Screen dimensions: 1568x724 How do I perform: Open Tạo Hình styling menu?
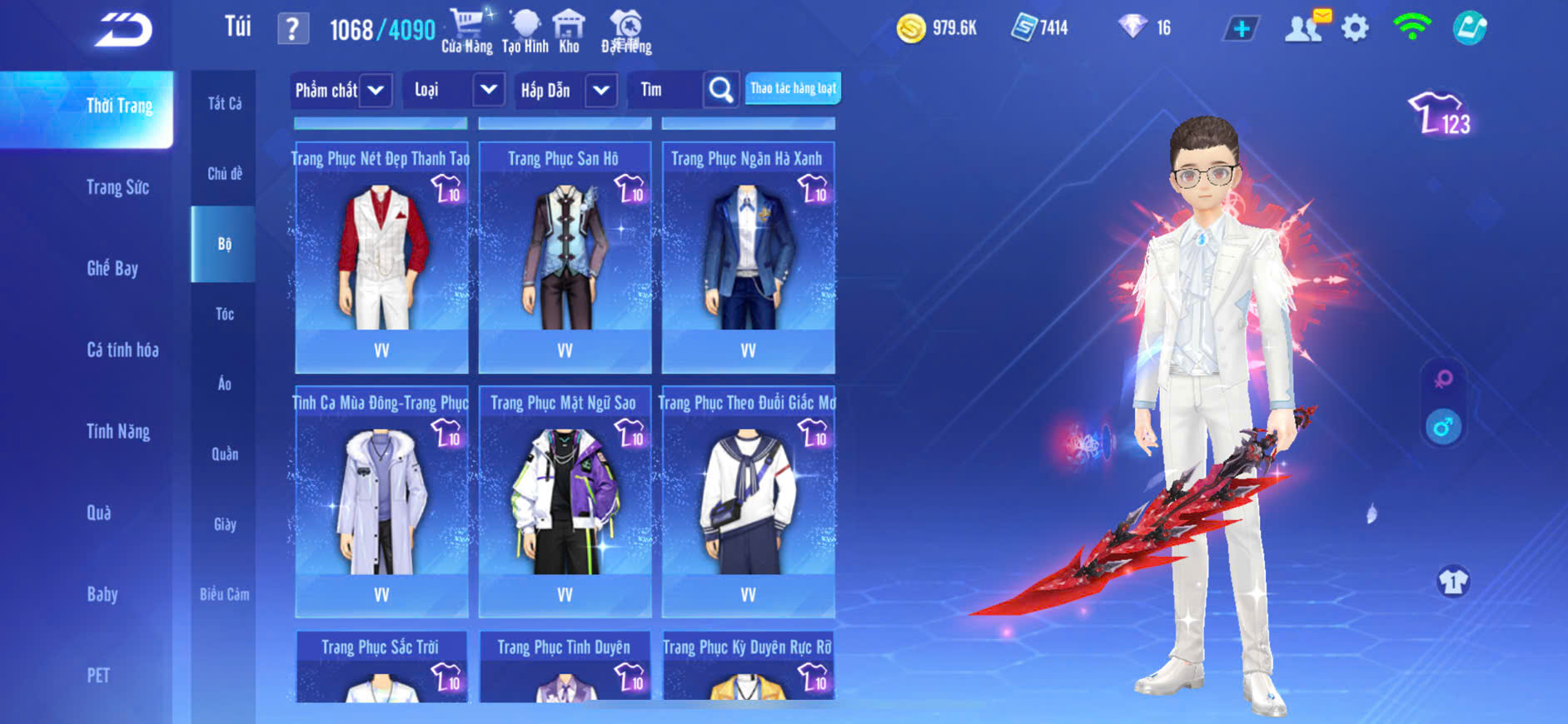tap(525, 31)
